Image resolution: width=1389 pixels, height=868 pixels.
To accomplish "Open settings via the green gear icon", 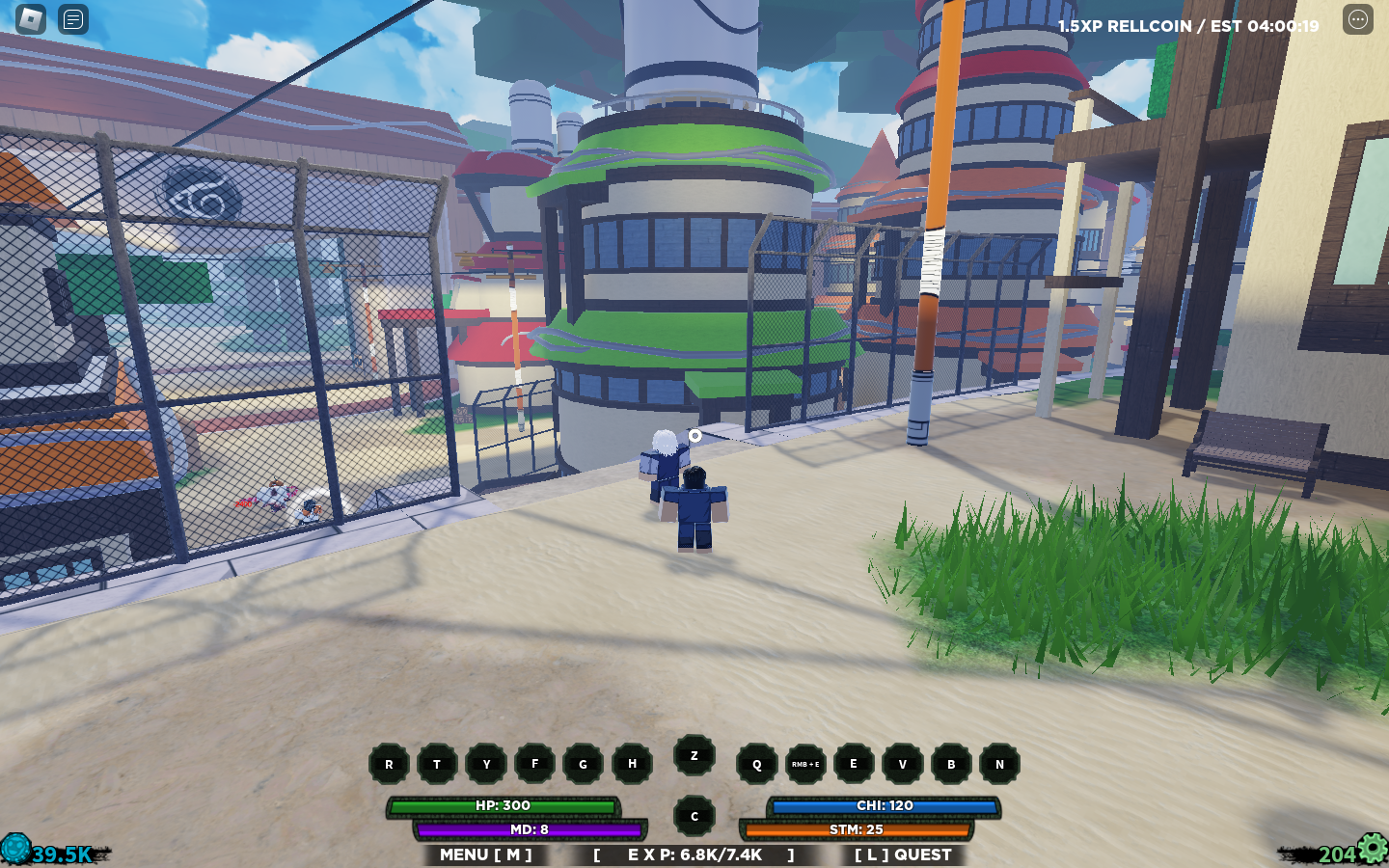I will click(1371, 849).
